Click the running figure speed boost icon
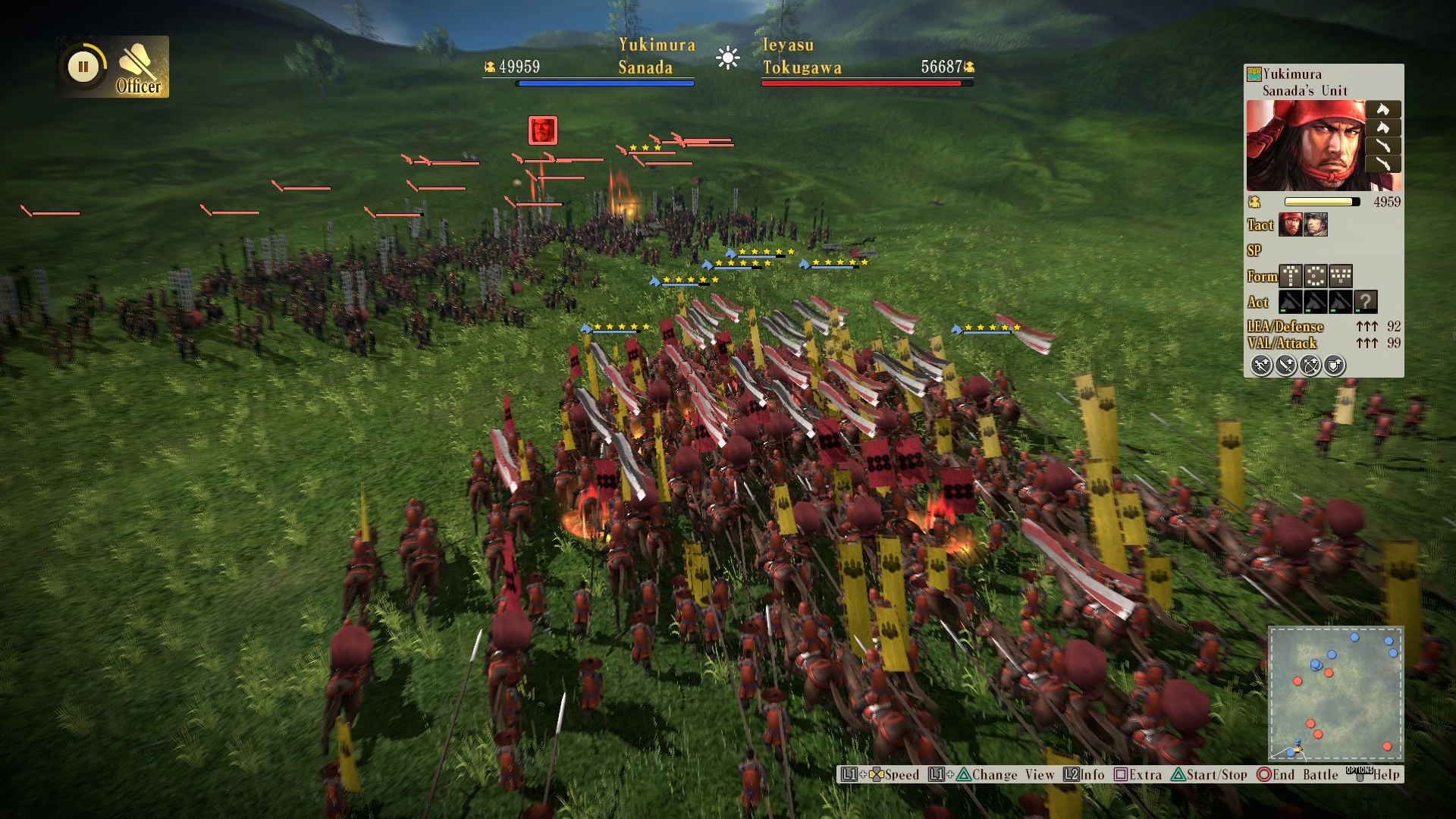The image size is (1456, 819). (1261, 366)
